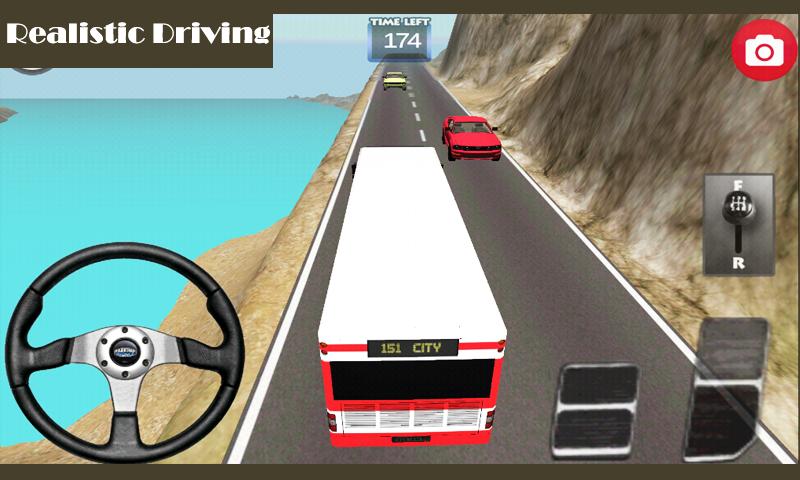Tap the red camera button
Viewport: 800px width, 480px height.
coord(765,50)
